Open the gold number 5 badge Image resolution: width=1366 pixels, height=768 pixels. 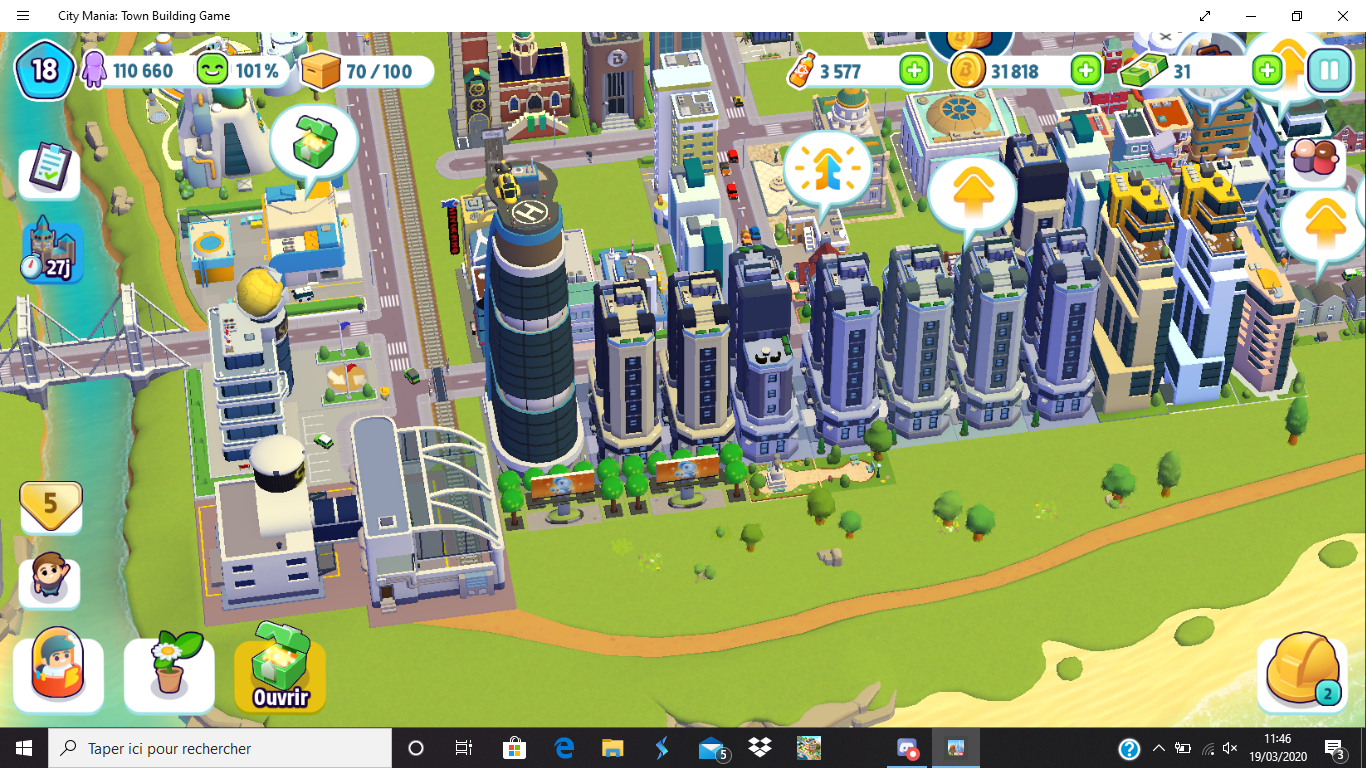pyautogui.click(x=51, y=505)
